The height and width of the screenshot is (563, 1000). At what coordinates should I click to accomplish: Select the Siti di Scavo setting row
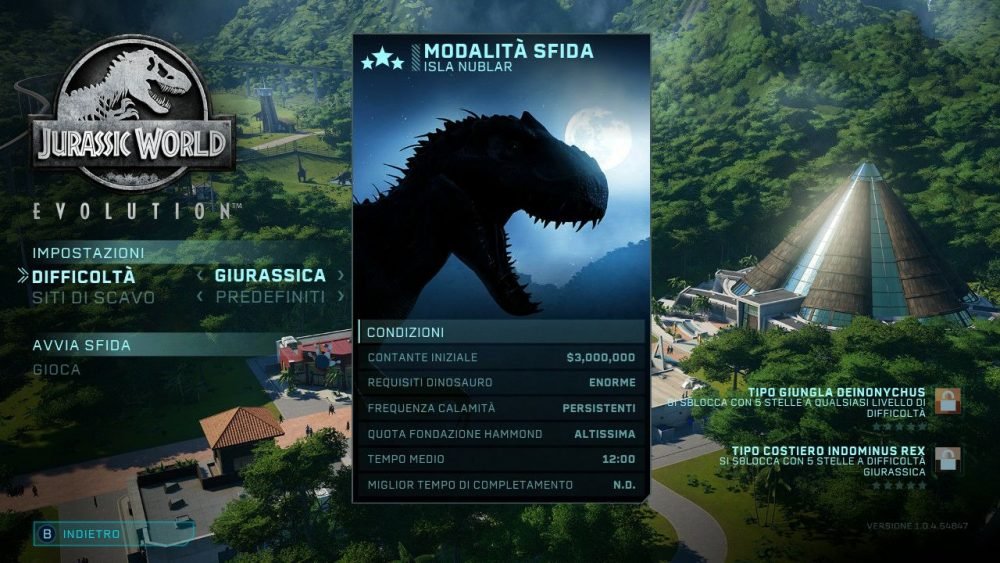pos(93,297)
